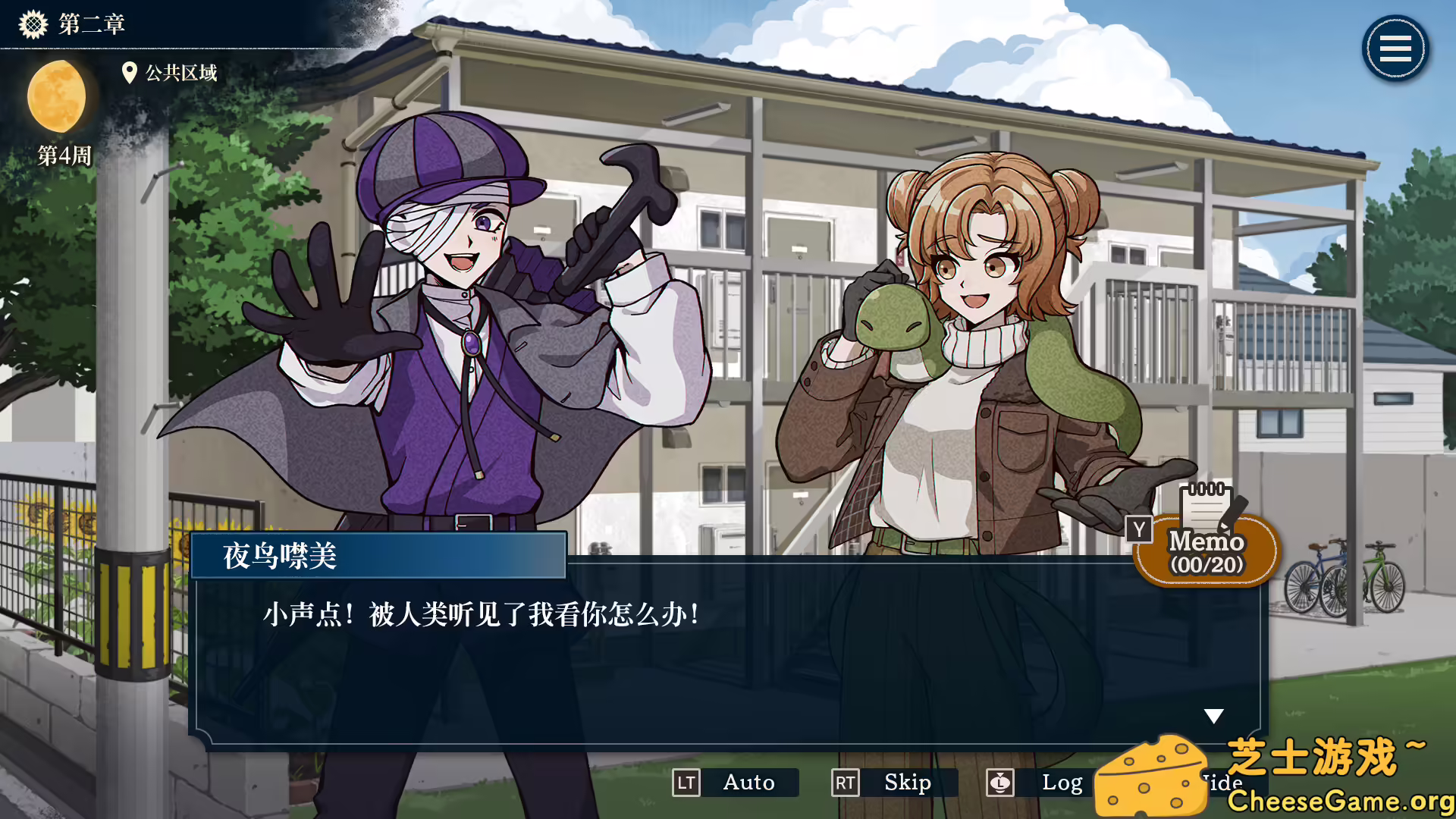Click the RT button icon beside Skip
The width and height of the screenshot is (1456, 819).
[847, 783]
